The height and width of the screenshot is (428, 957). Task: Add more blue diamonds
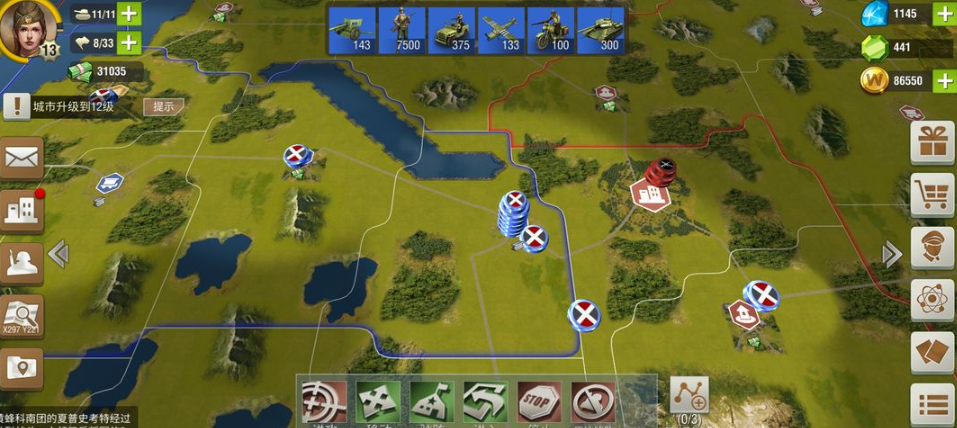(944, 14)
